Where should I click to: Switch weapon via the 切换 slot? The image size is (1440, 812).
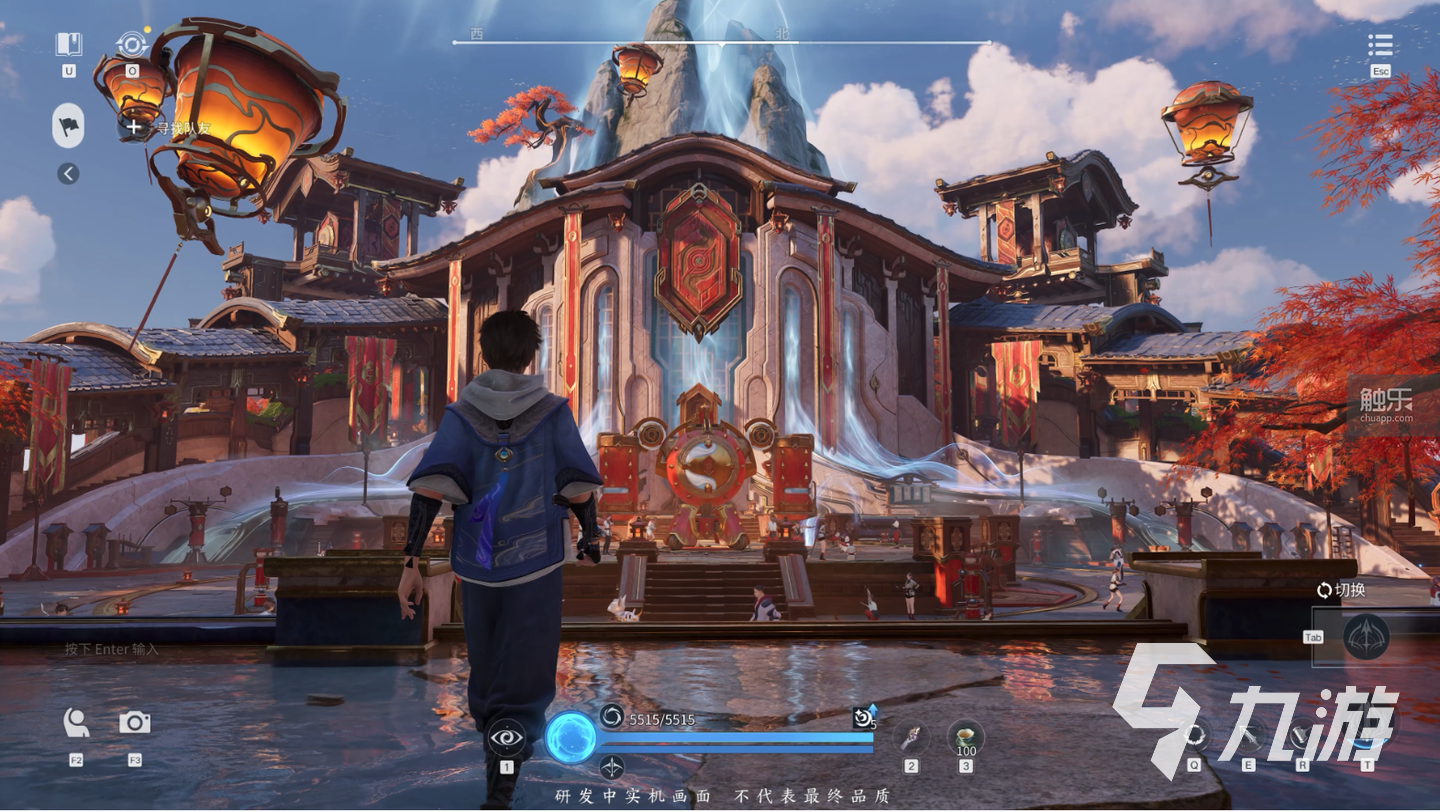pos(1366,636)
